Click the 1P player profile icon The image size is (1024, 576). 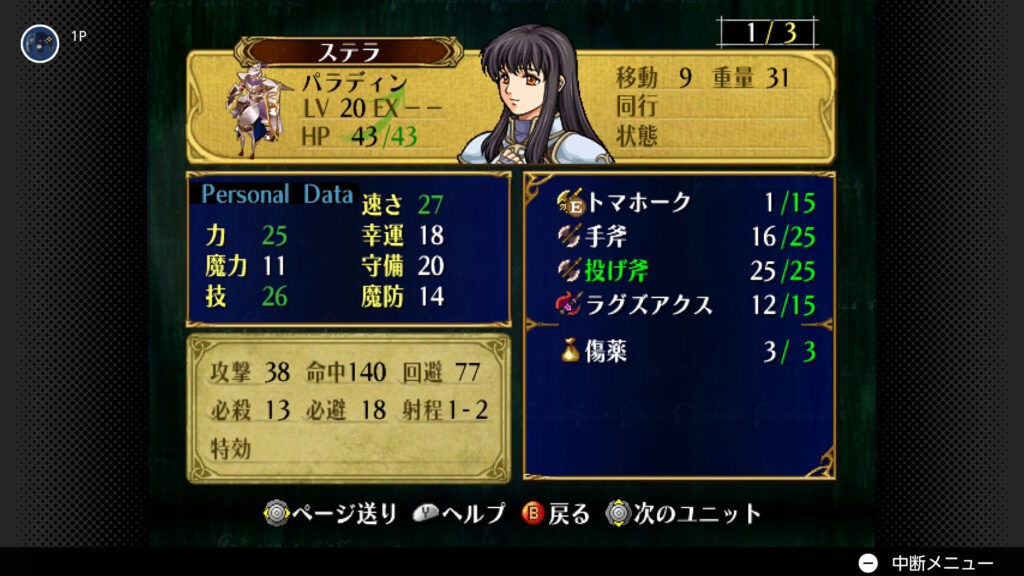click(x=40, y=43)
